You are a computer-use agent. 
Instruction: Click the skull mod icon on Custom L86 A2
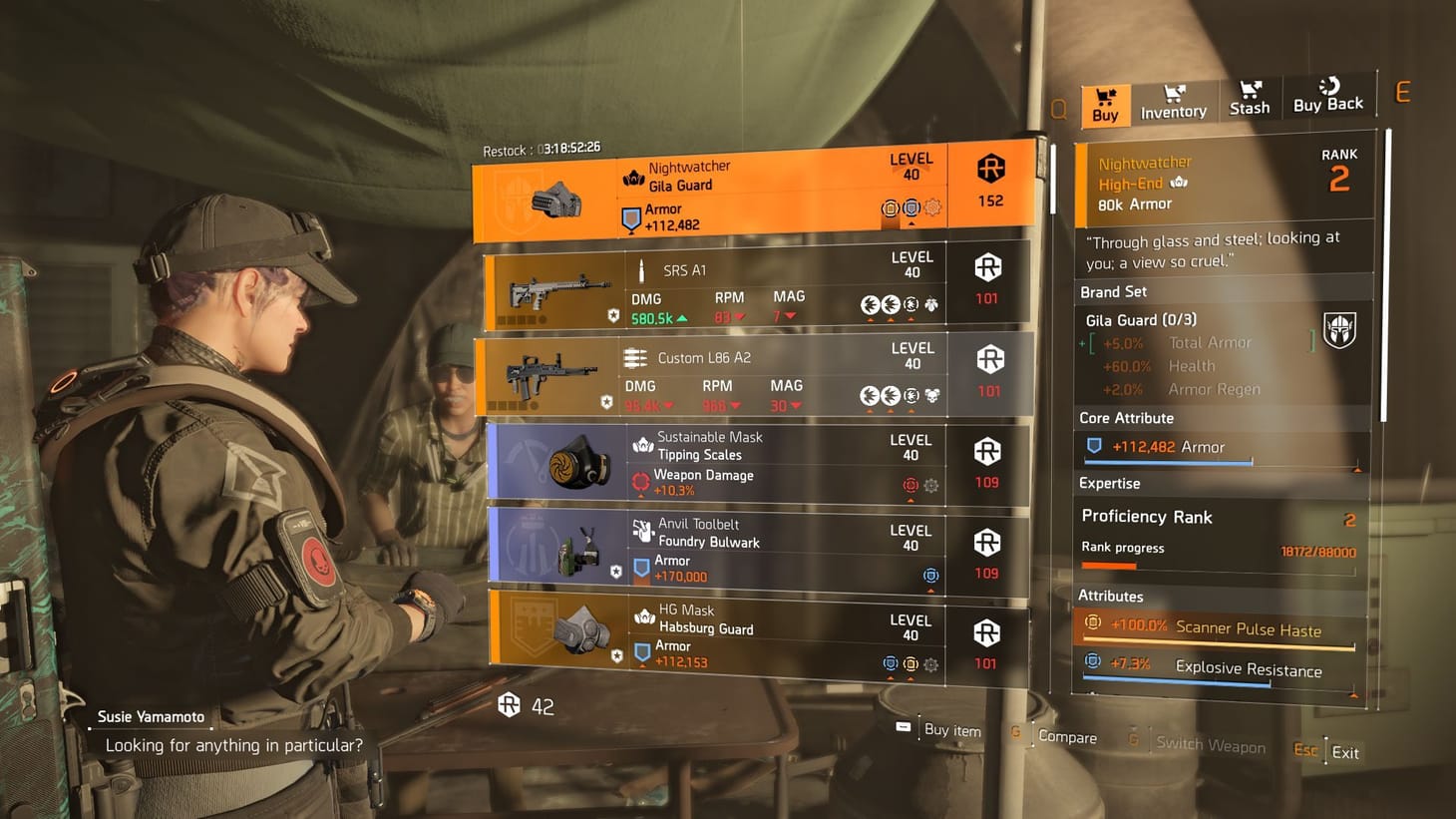[931, 394]
